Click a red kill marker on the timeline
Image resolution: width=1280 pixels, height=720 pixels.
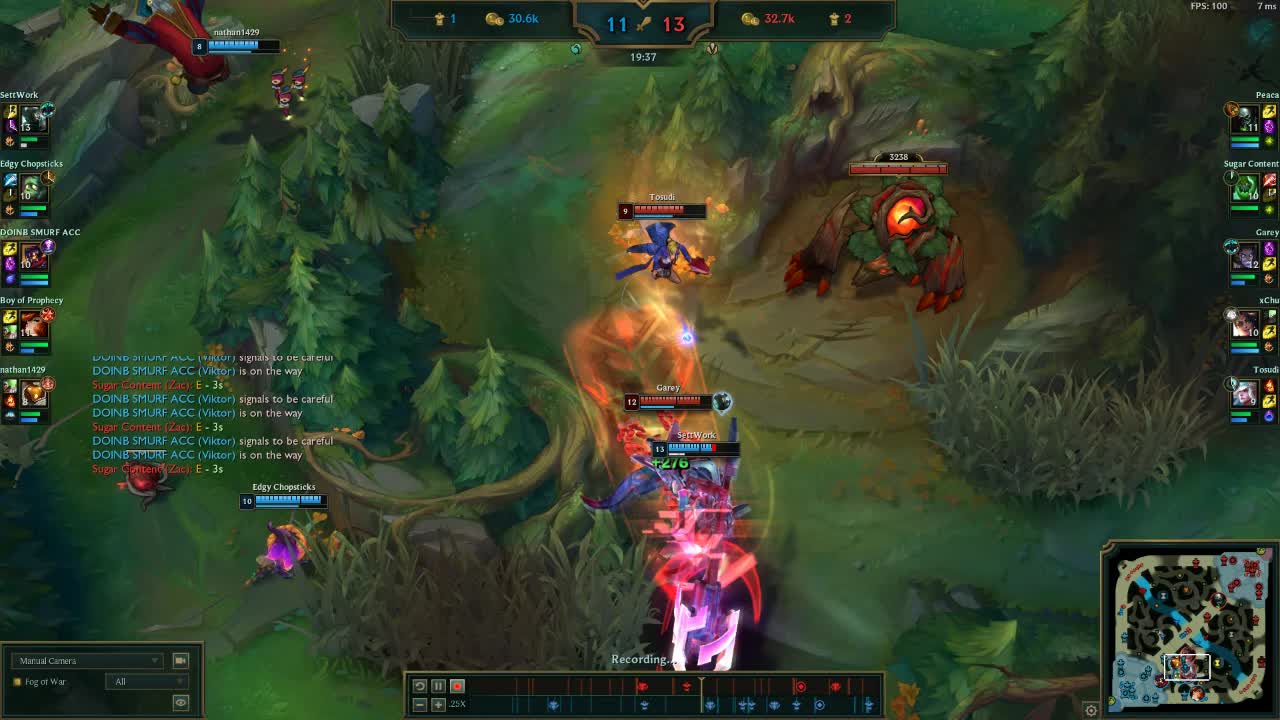(x=640, y=686)
